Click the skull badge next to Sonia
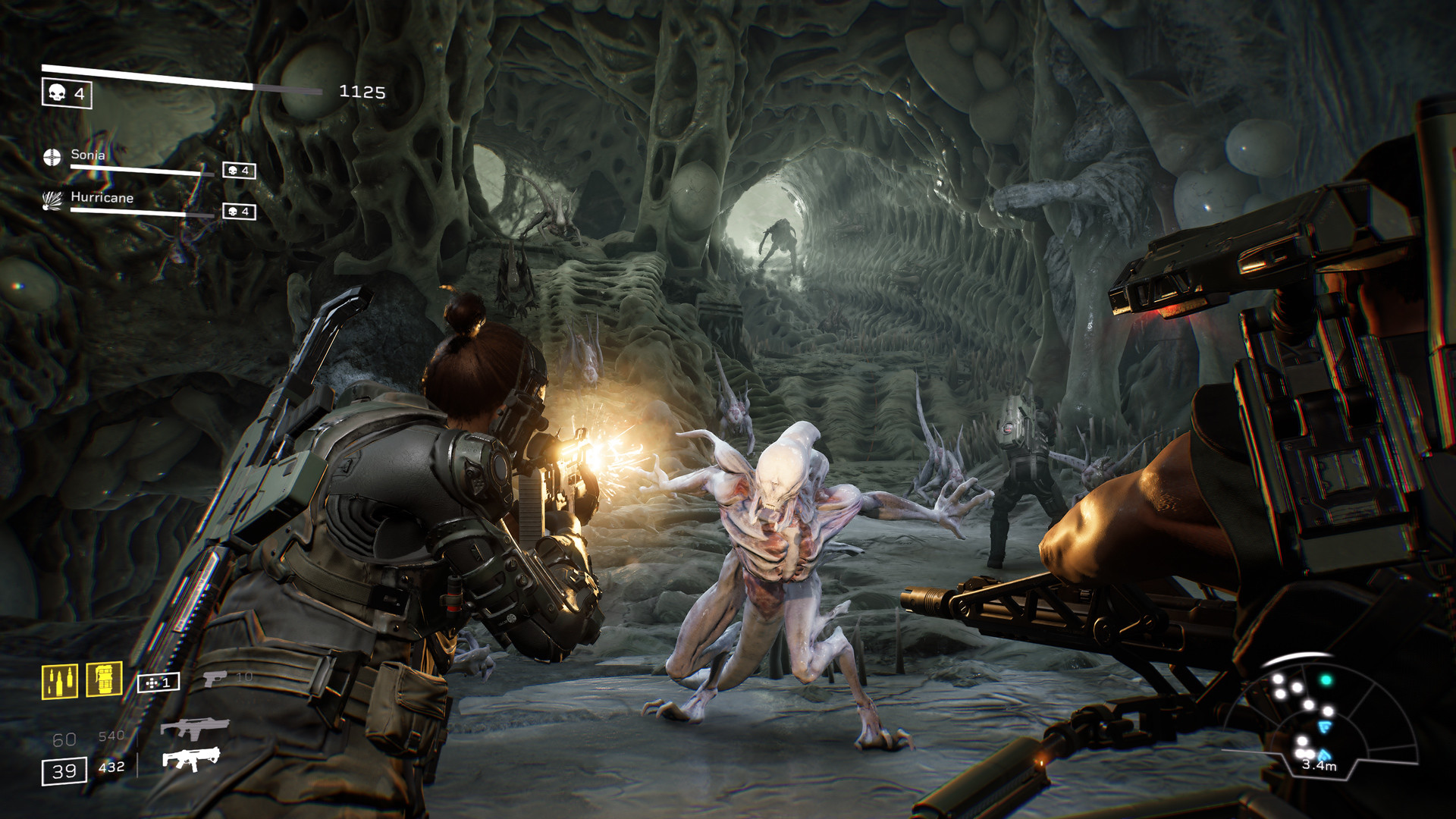This screenshot has width=1456, height=819. click(238, 171)
